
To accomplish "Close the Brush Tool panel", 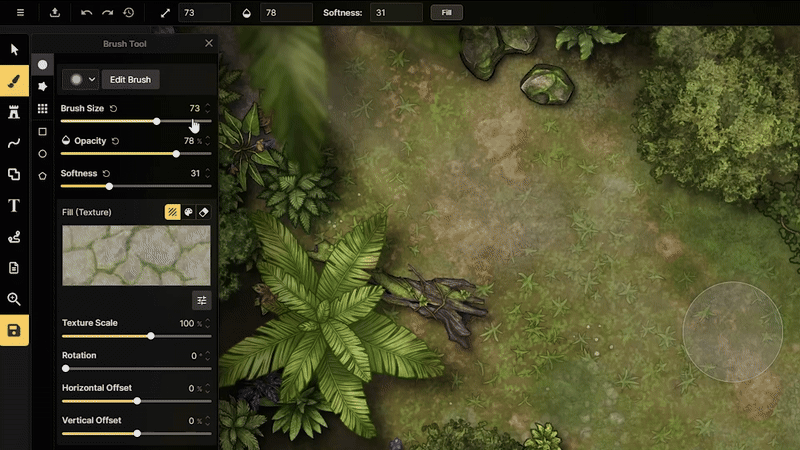I will pyautogui.click(x=209, y=44).
